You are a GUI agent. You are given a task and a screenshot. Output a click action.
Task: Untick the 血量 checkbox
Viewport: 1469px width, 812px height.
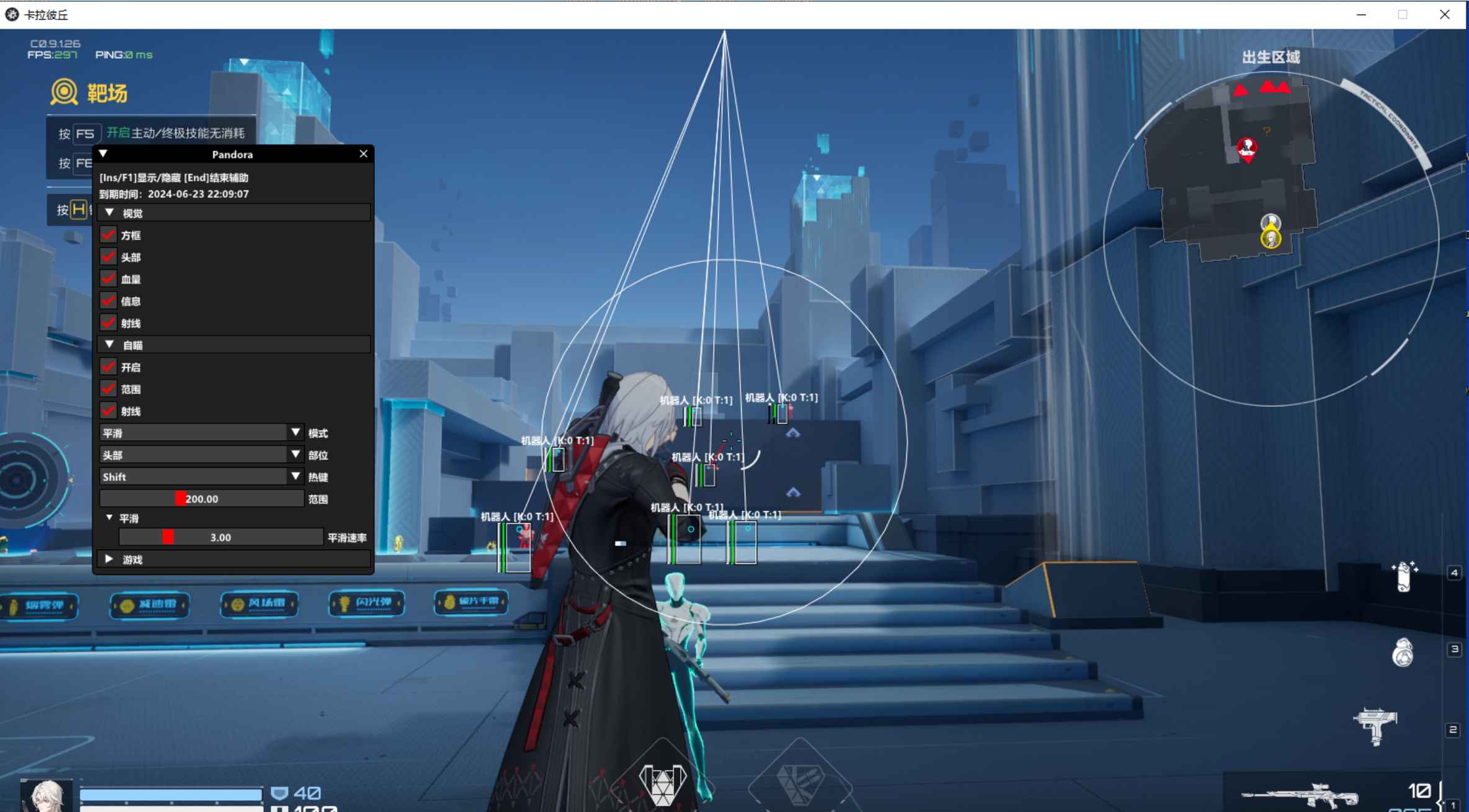[109, 279]
